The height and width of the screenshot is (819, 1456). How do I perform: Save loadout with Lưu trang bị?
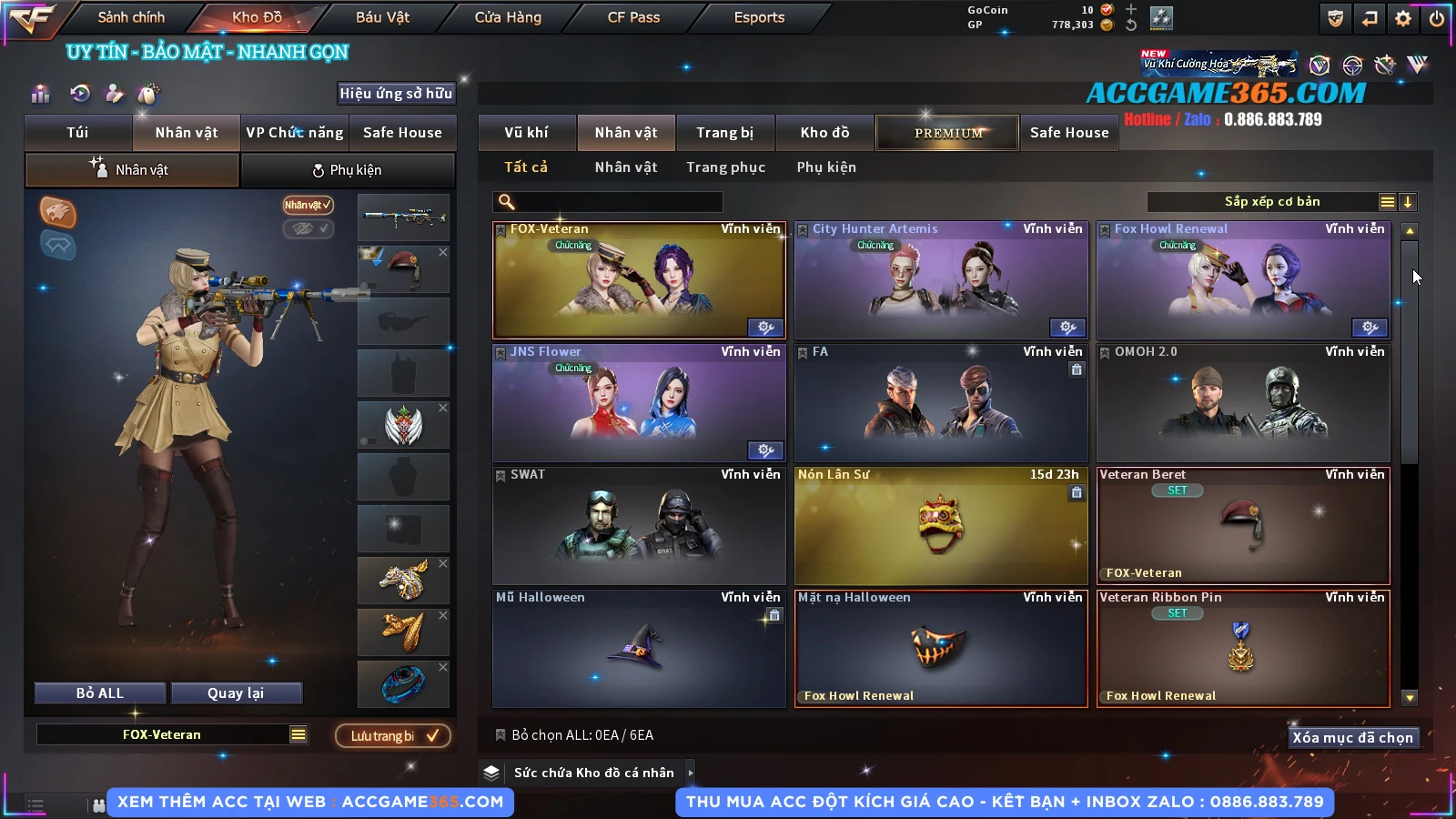point(393,736)
